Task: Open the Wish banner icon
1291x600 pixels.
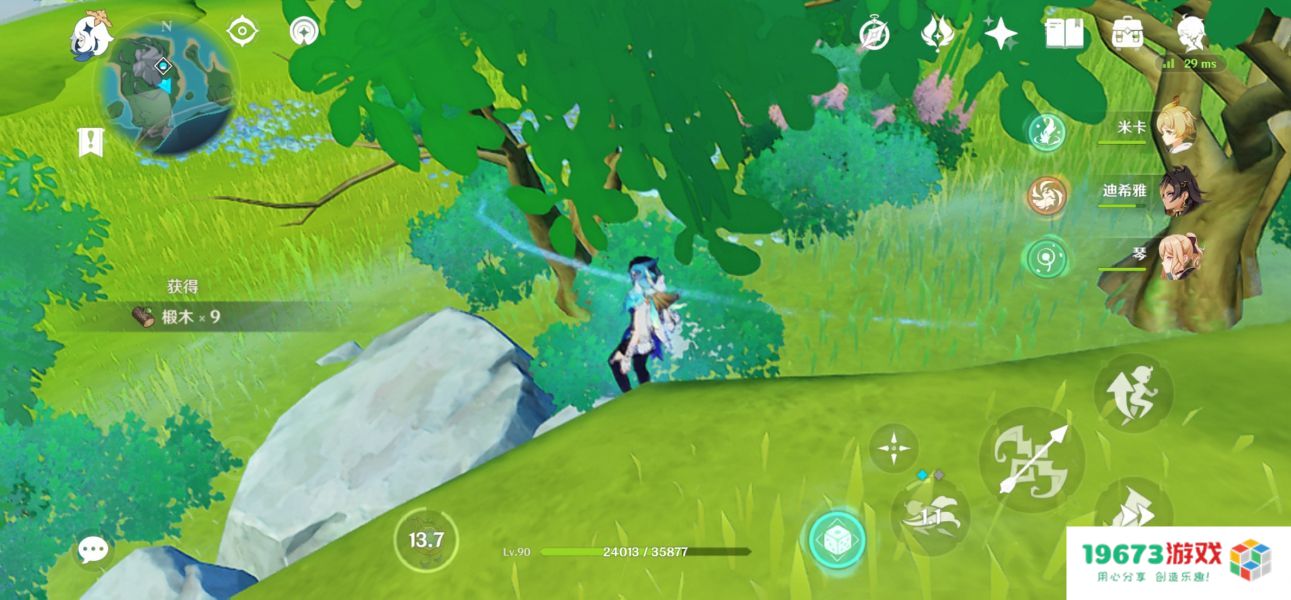Action: click(x=937, y=34)
